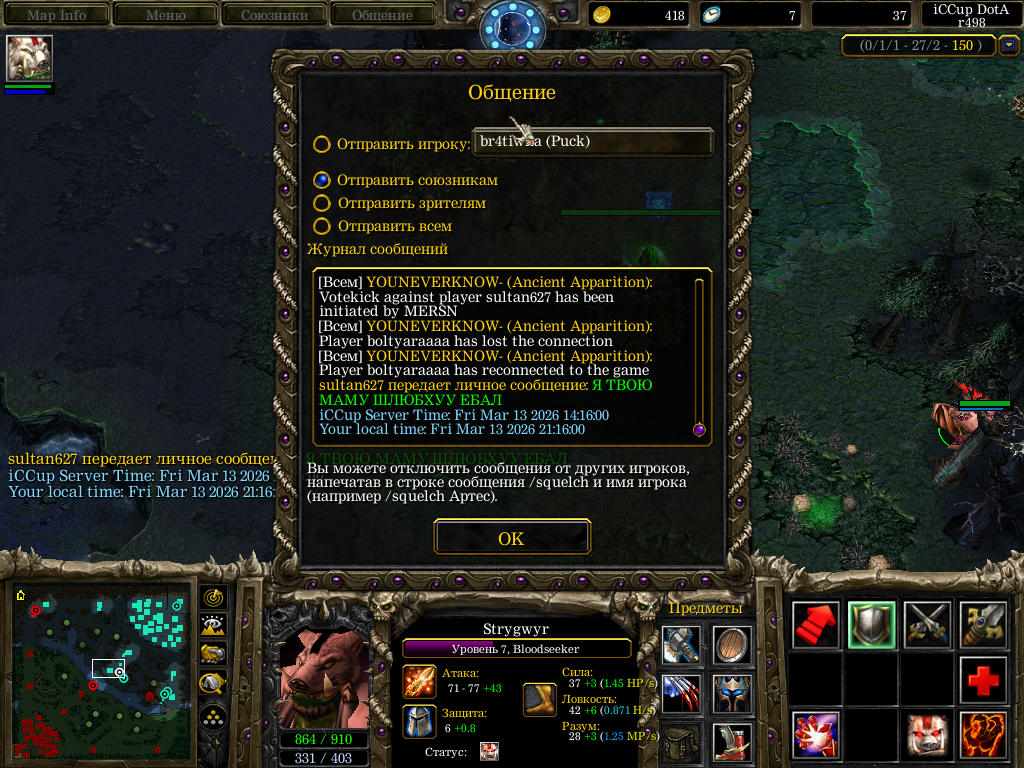The image size is (1024, 768).
Task: Click the minimap
Action: pos(104,672)
